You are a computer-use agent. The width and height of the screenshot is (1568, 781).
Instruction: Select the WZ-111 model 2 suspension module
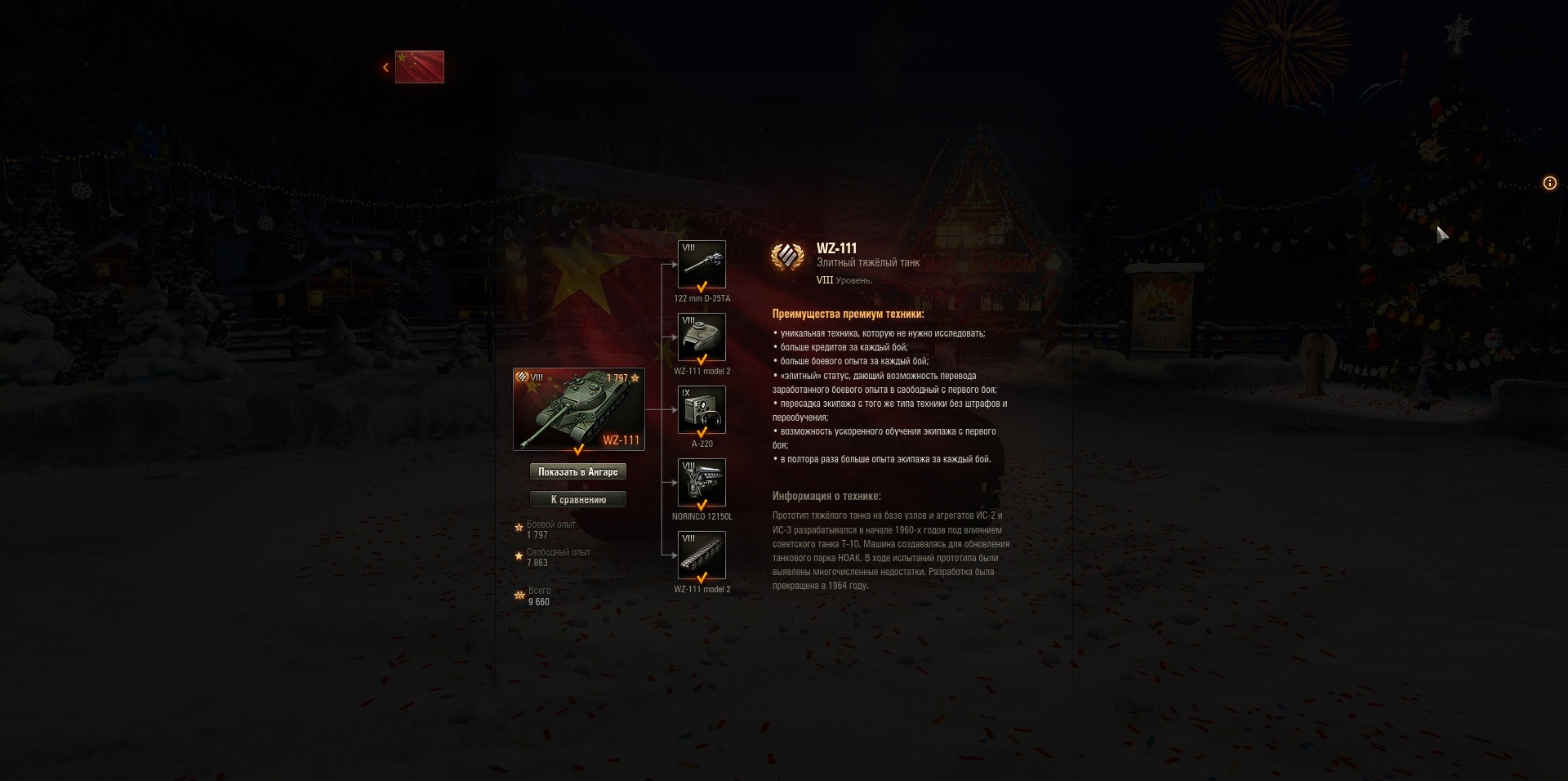[x=701, y=555]
